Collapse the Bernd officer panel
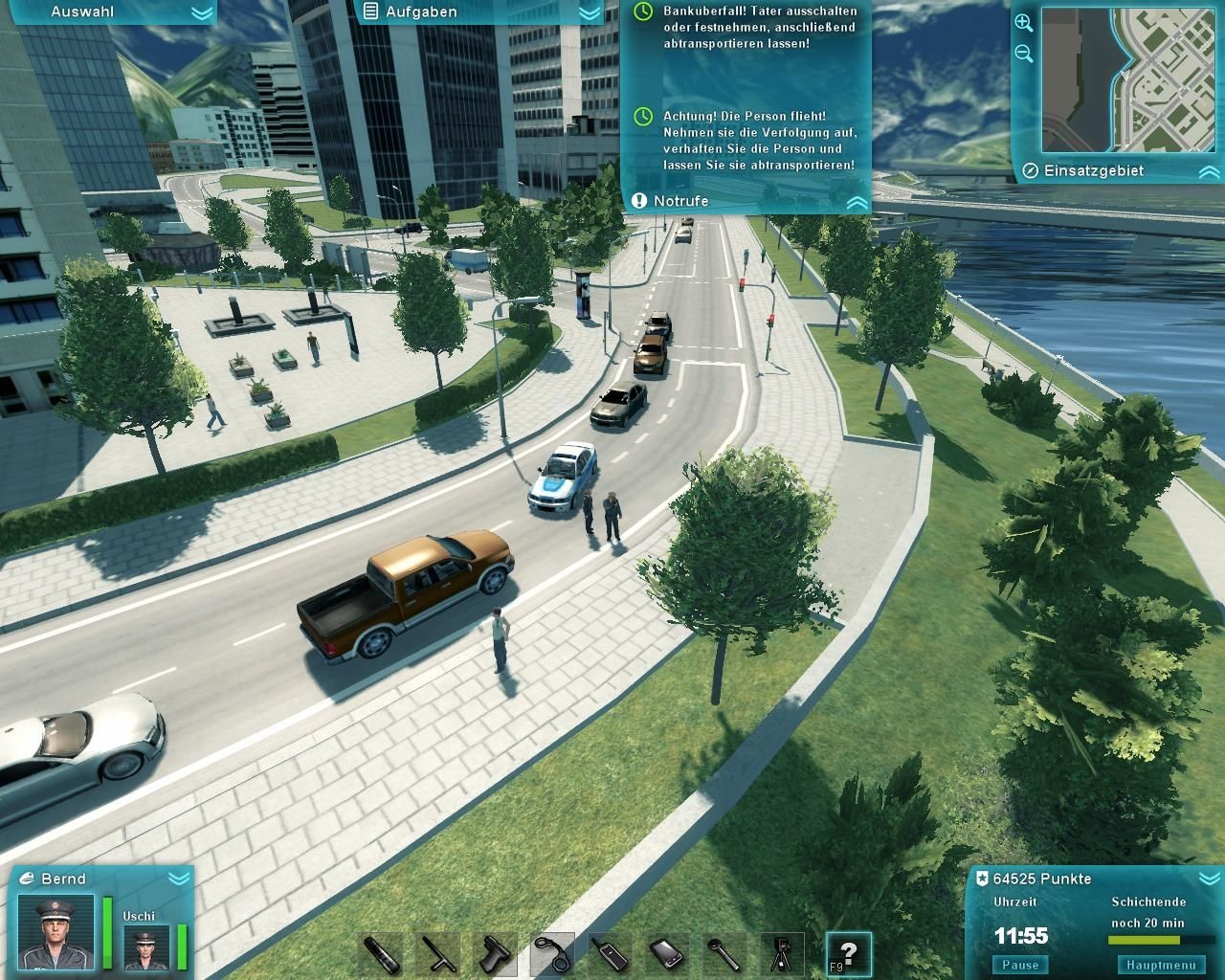Viewport: 1225px width, 980px height. click(x=178, y=879)
